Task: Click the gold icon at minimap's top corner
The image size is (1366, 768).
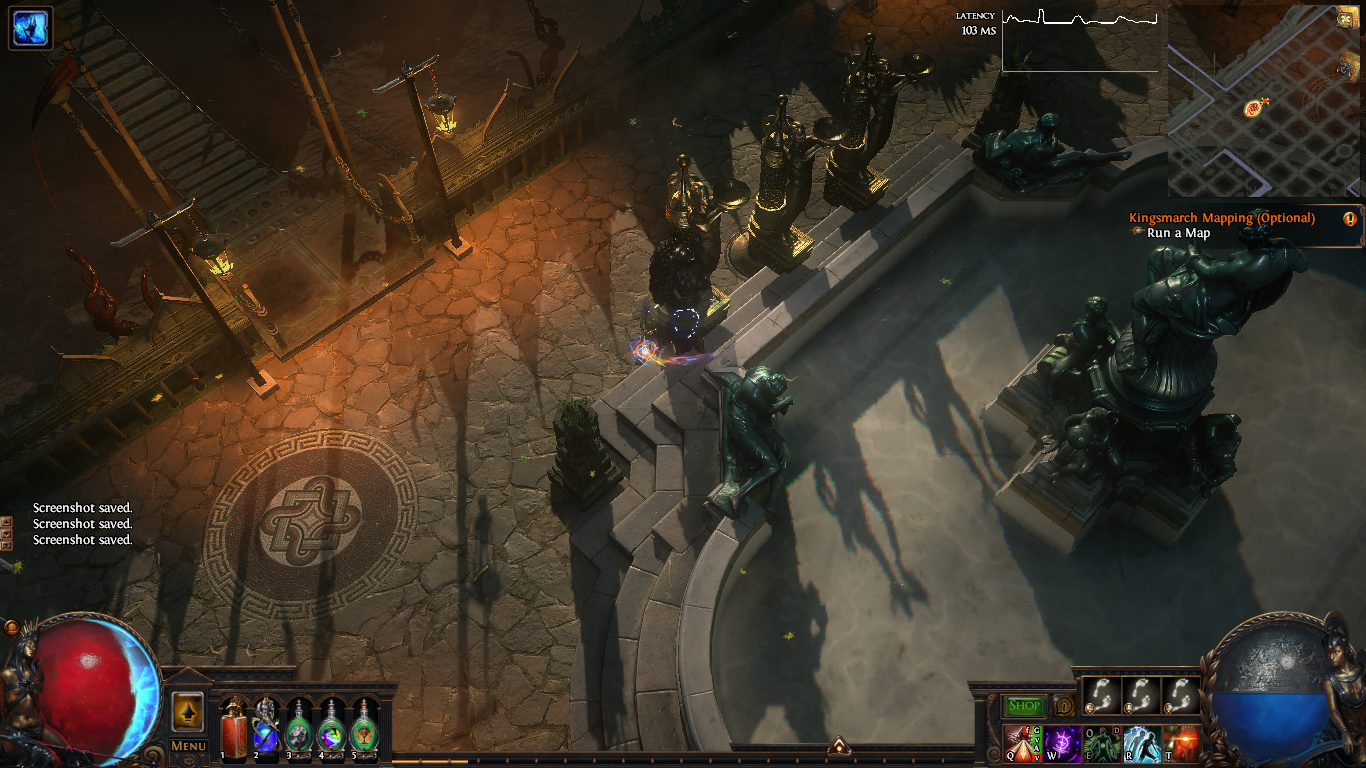Action: [x=1344, y=19]
